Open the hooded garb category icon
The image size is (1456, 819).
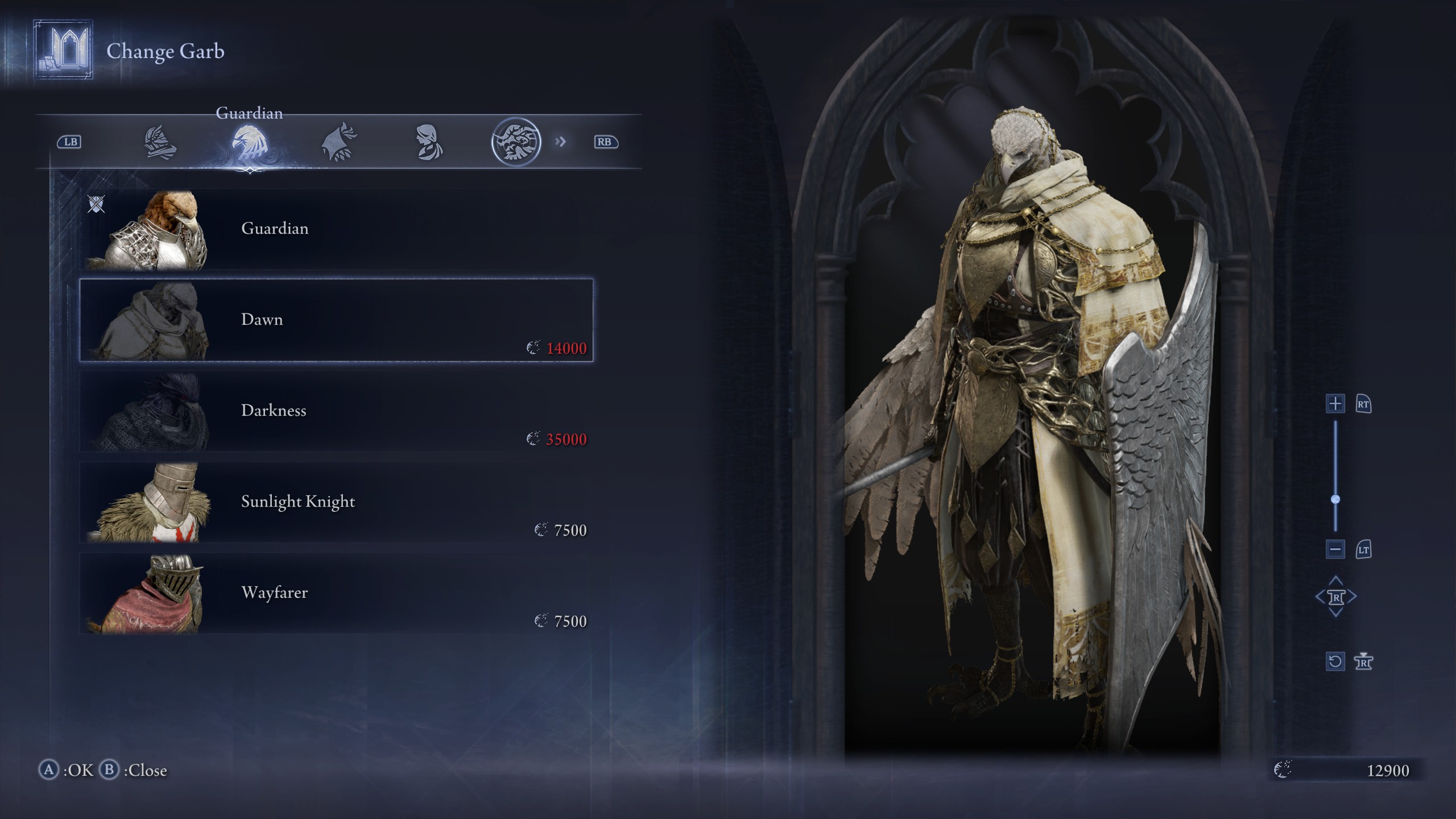click(431, 142)
